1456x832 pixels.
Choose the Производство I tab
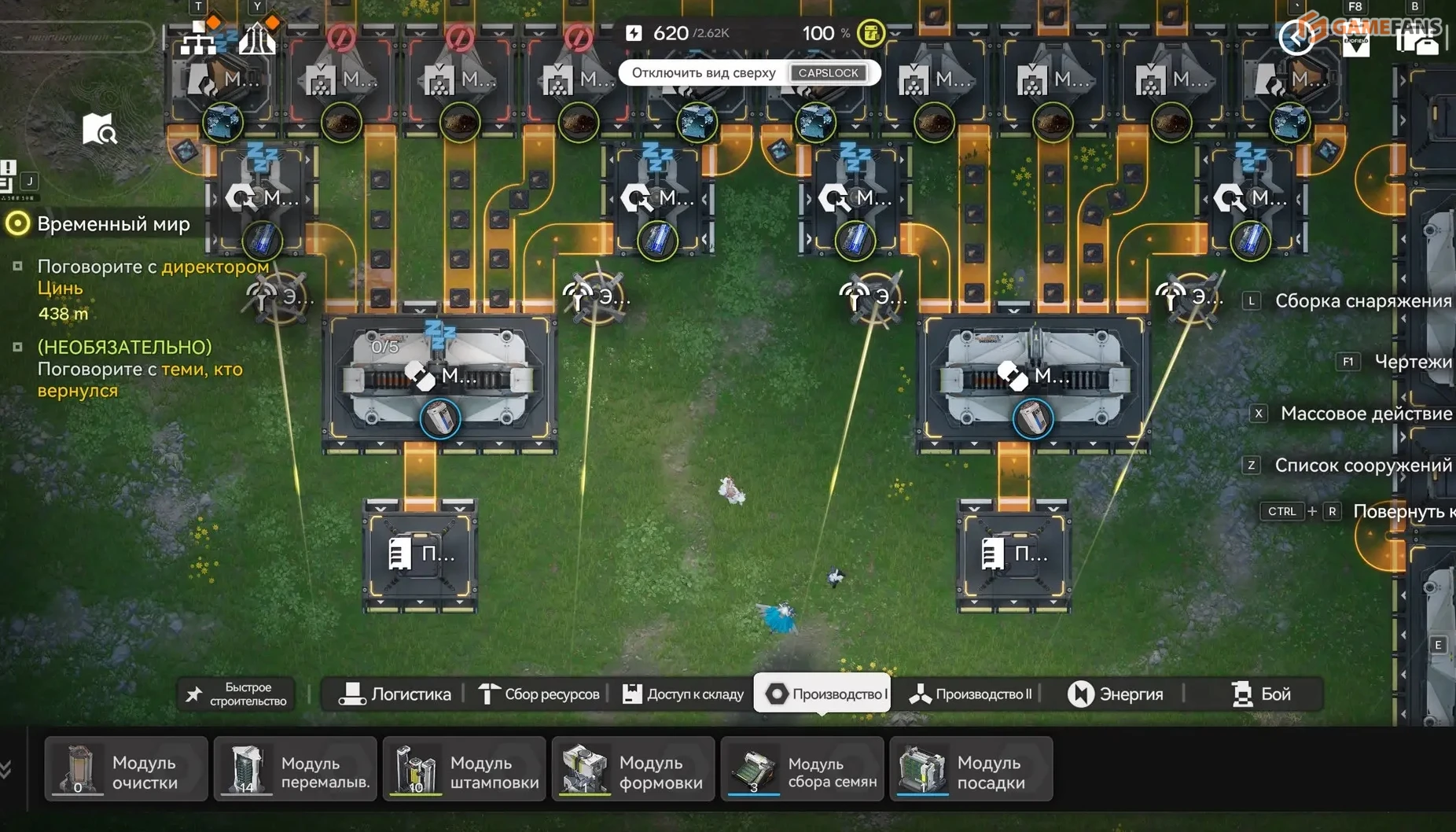click(x=824, y=694)
